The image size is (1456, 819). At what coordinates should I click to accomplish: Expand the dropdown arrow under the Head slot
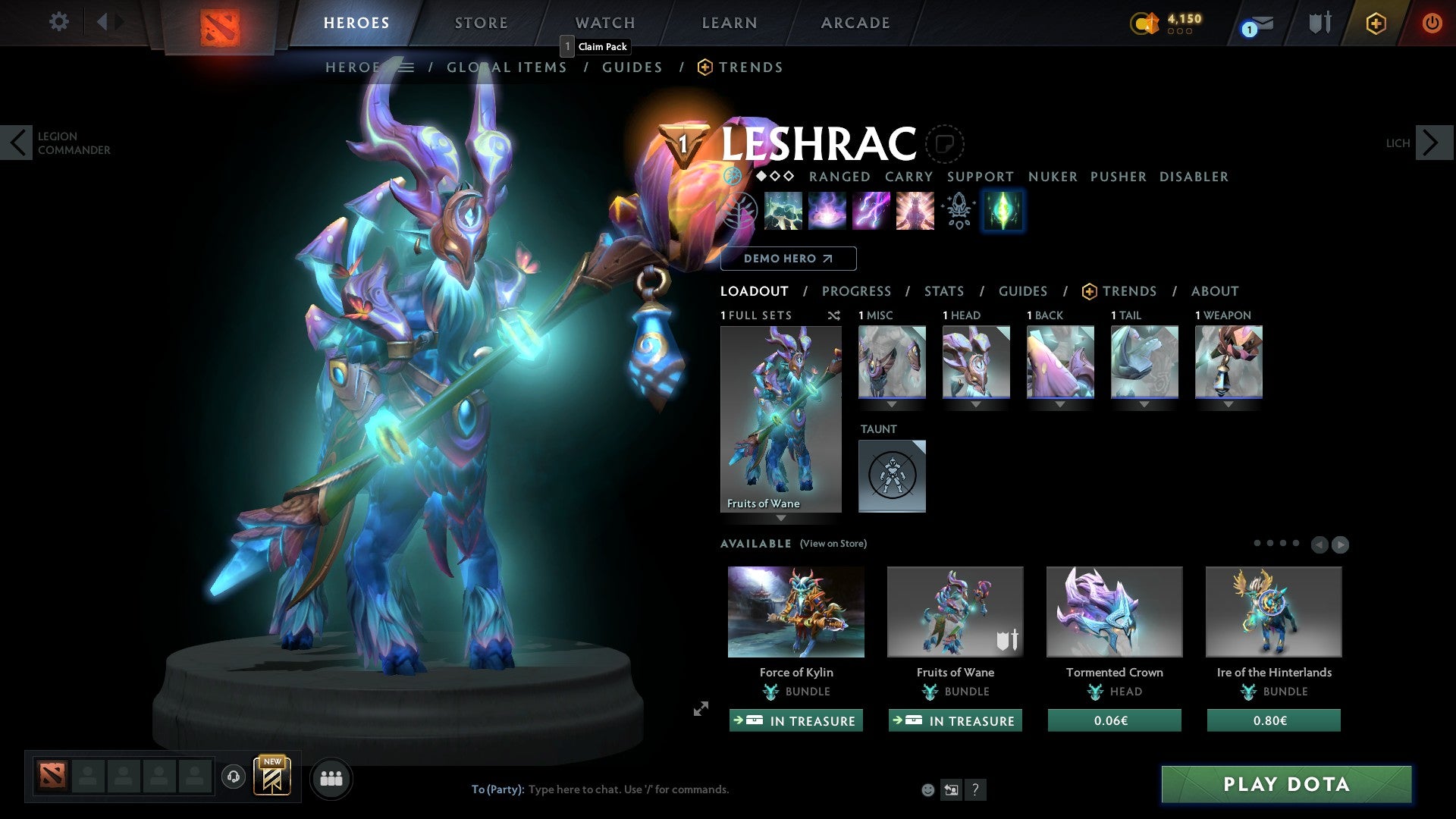pyautogui.click(x=975, y=404)
